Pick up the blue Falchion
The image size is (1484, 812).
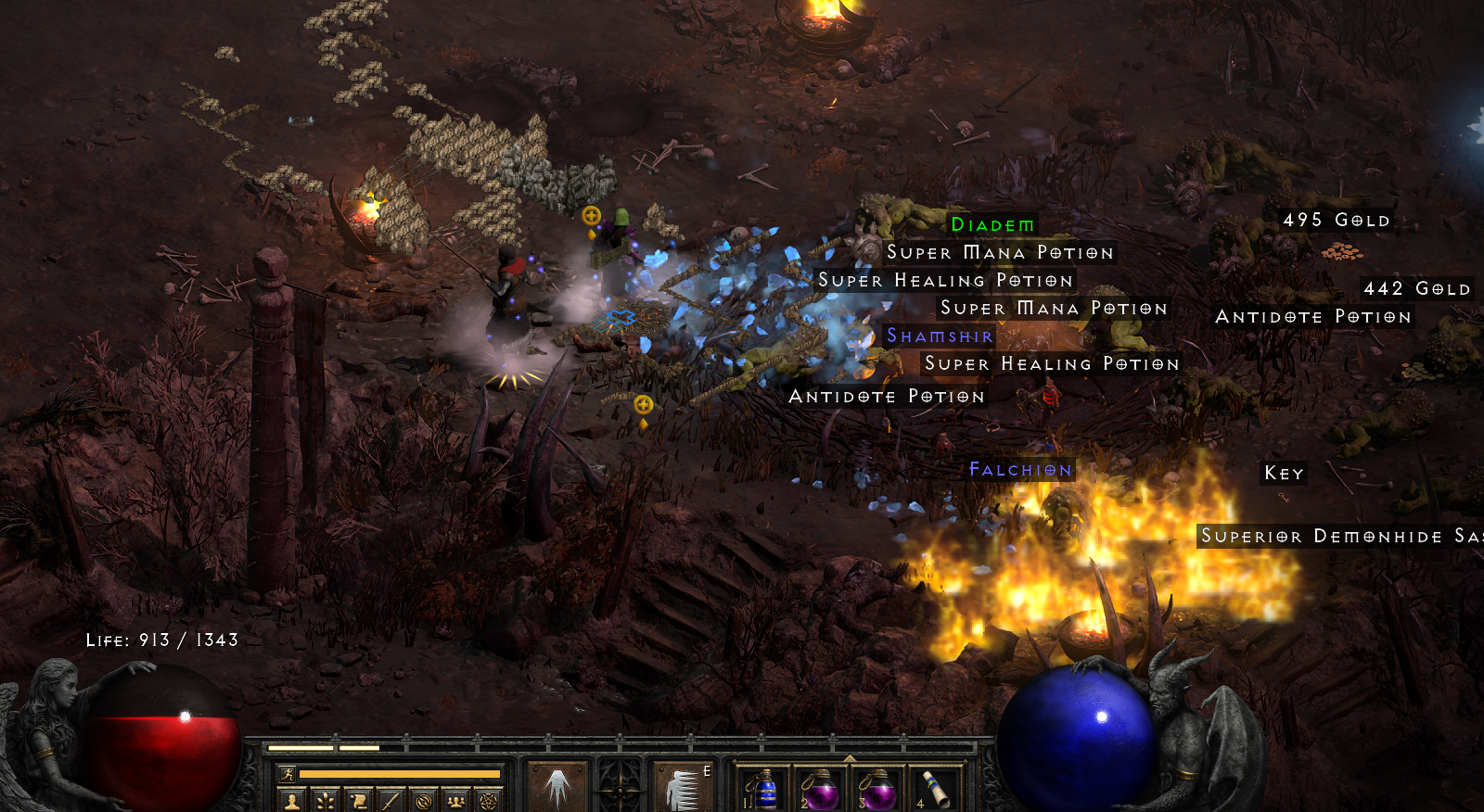tap(1018, 470)
